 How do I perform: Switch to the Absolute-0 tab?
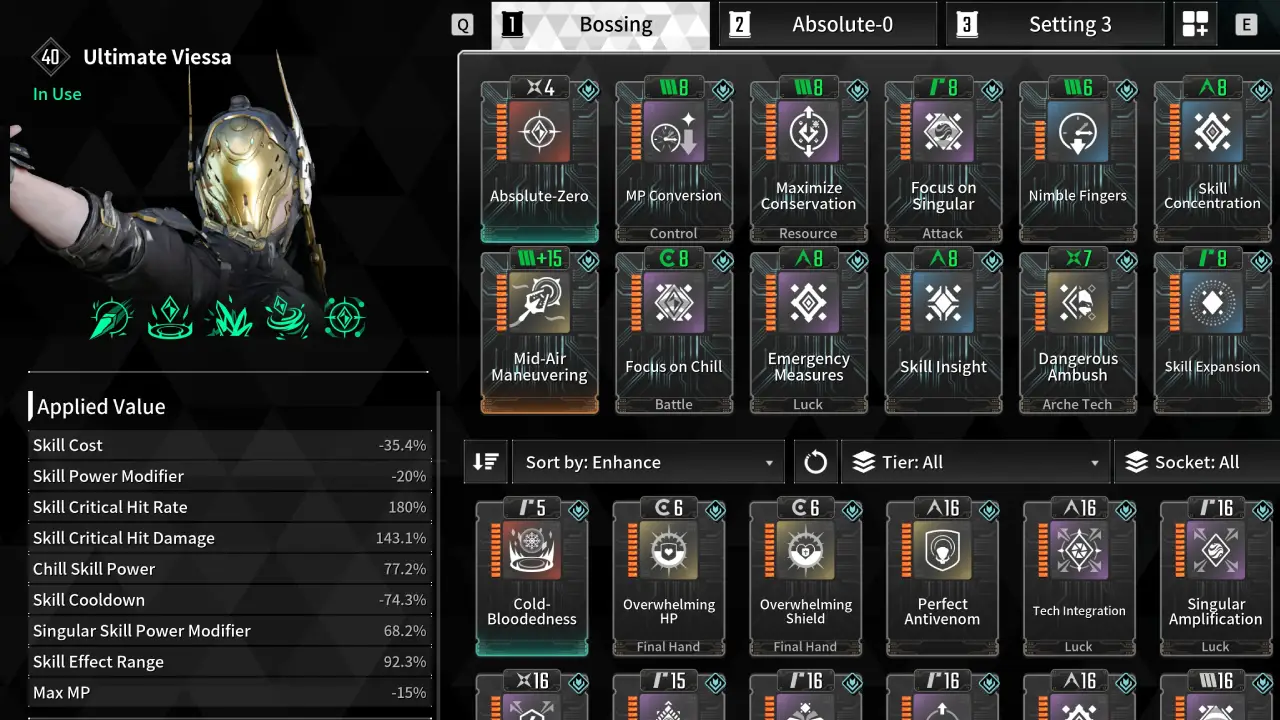[828, 24]
